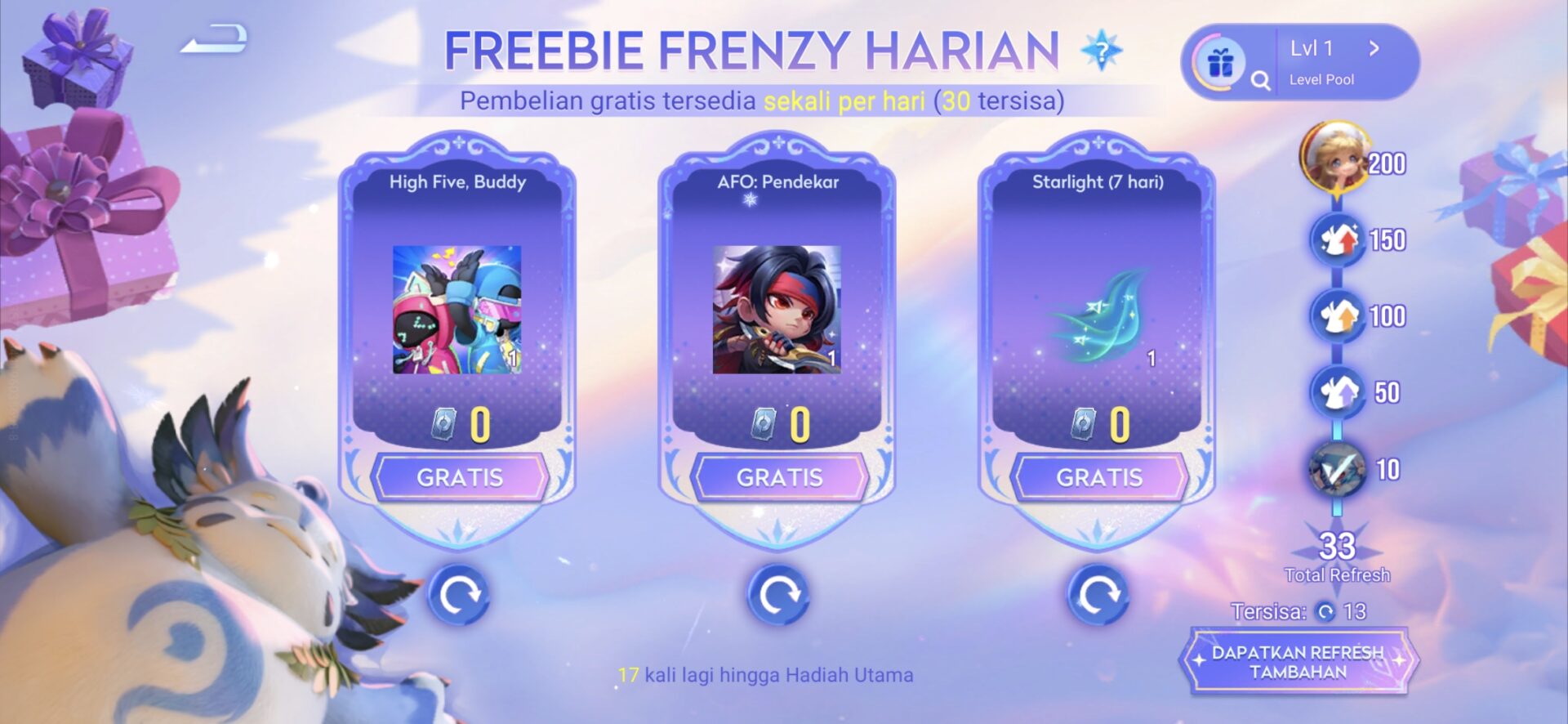Open the help snowflake icon beside the title
The height and width of the screenshot is (724, 1568).
point(1102,51)
